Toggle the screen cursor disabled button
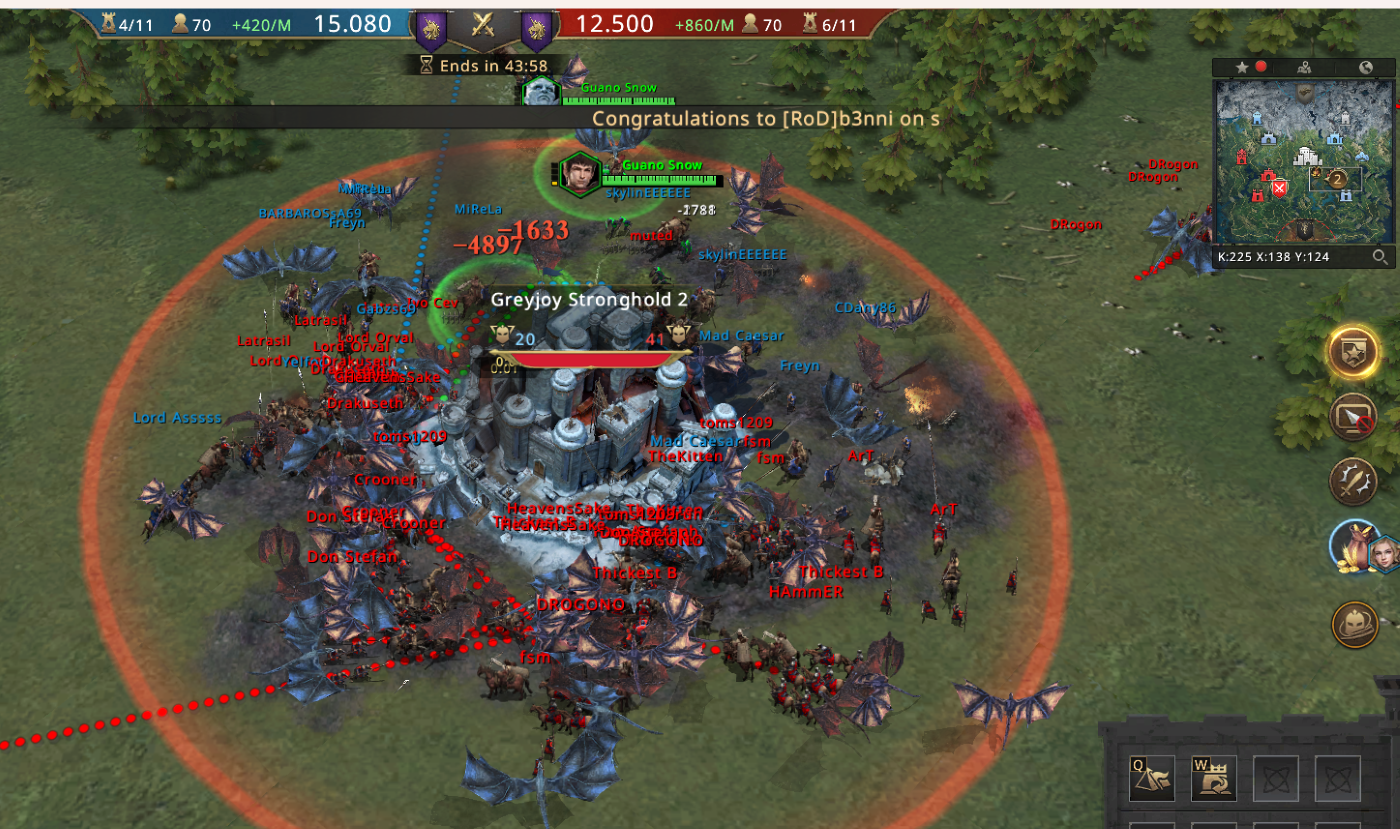The image size is (1400, 829). 1353,417
